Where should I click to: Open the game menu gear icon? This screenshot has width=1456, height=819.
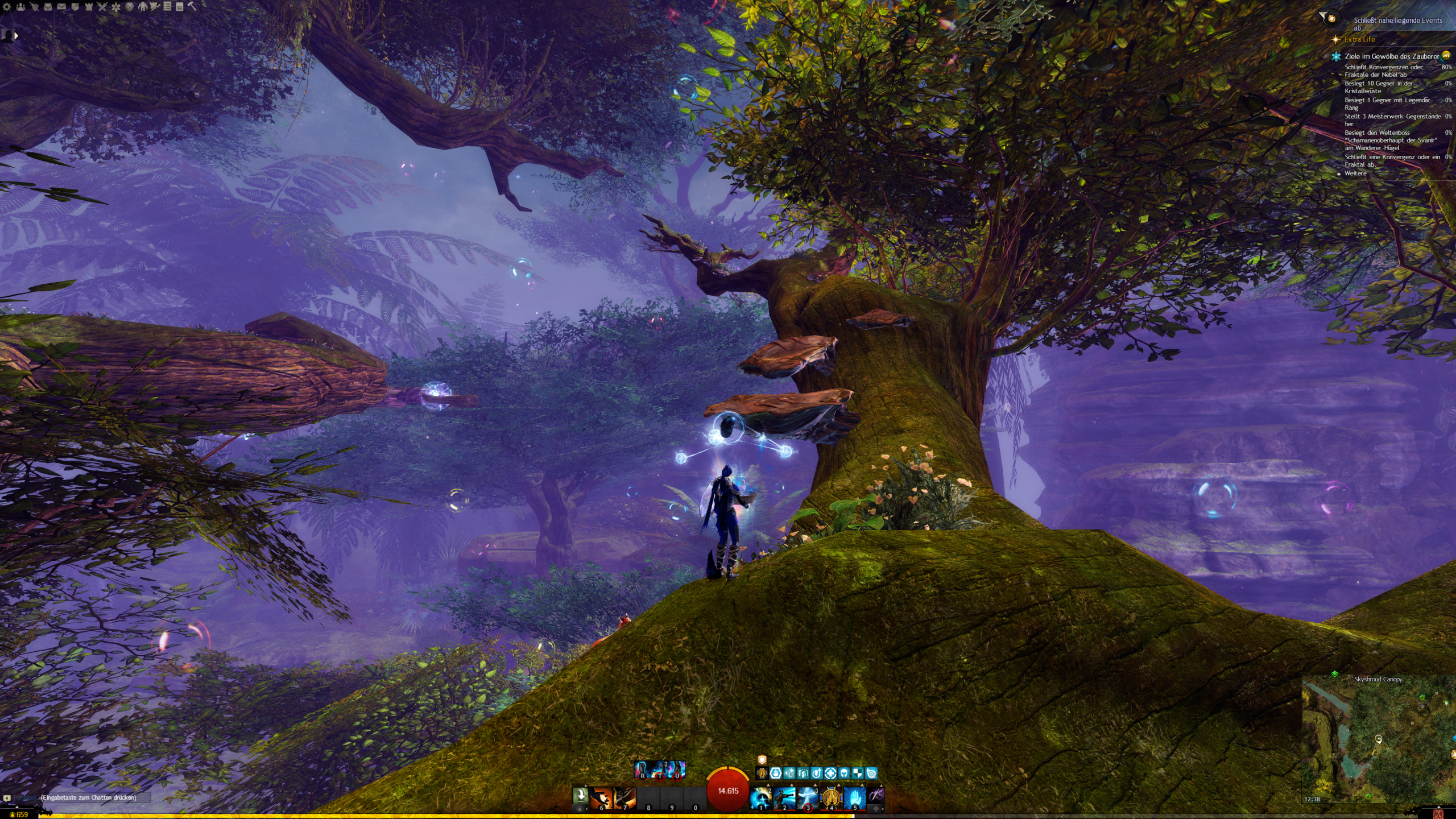(7, 7)
